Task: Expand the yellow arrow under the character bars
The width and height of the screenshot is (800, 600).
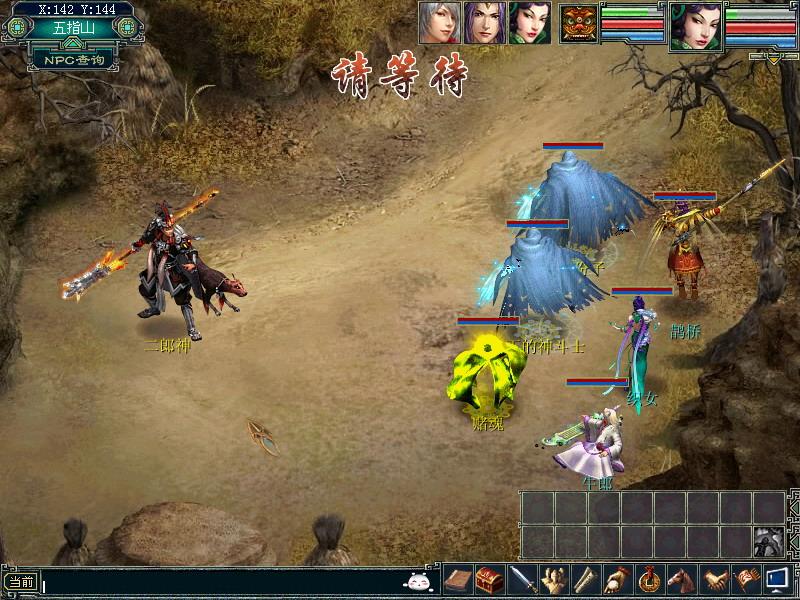Action: tap(774, 58)
